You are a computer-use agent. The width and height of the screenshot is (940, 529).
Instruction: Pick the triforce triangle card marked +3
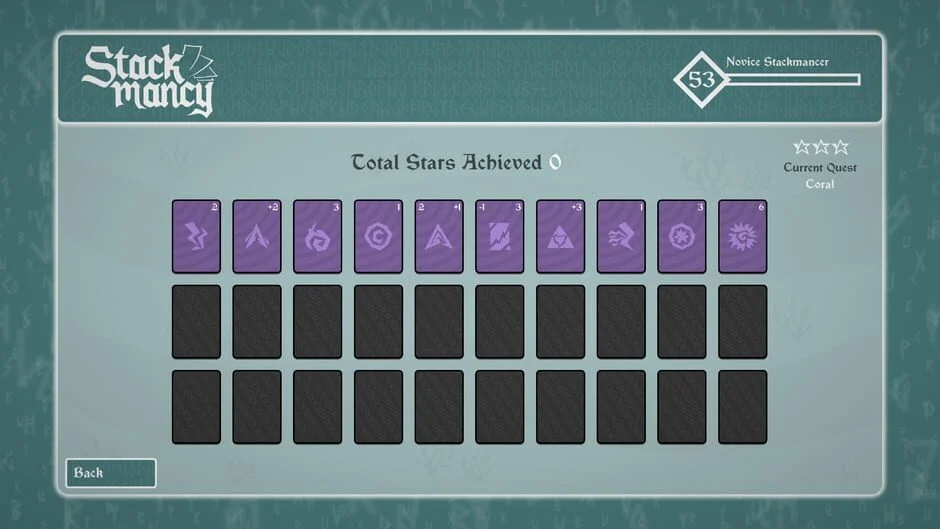click(x=561, y=236)
